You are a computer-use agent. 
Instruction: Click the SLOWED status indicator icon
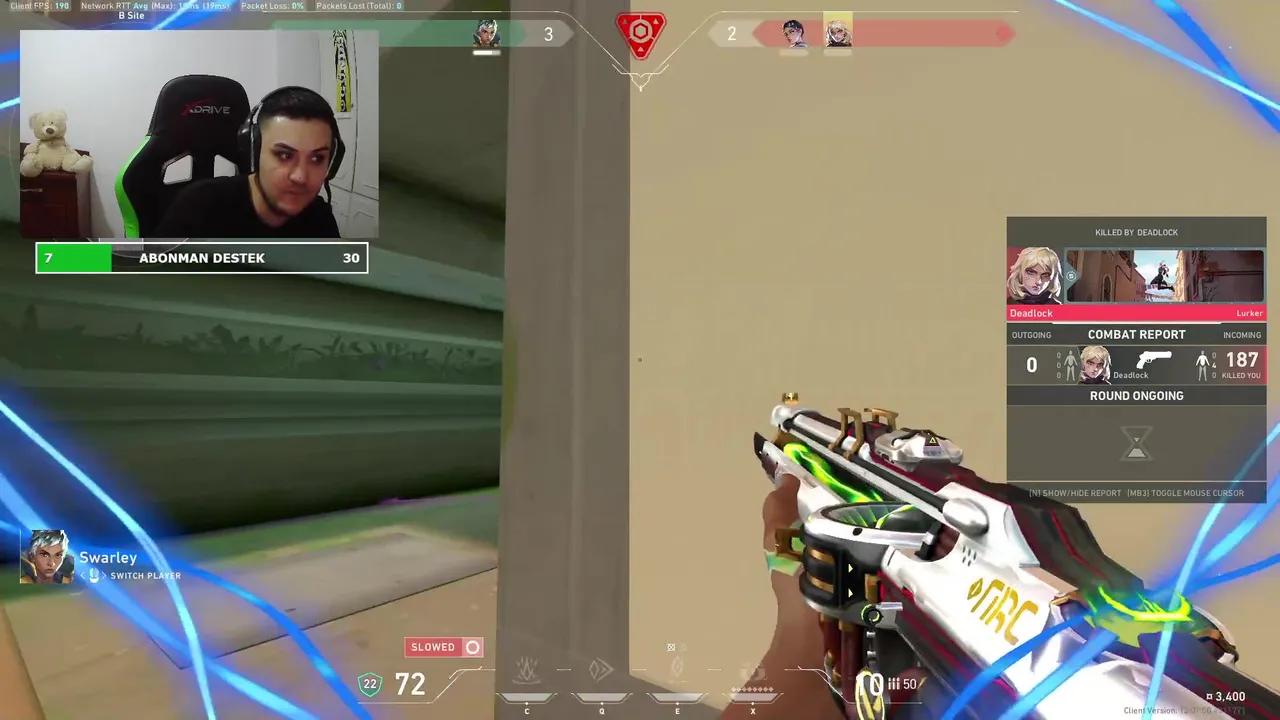tap(472, 647)
